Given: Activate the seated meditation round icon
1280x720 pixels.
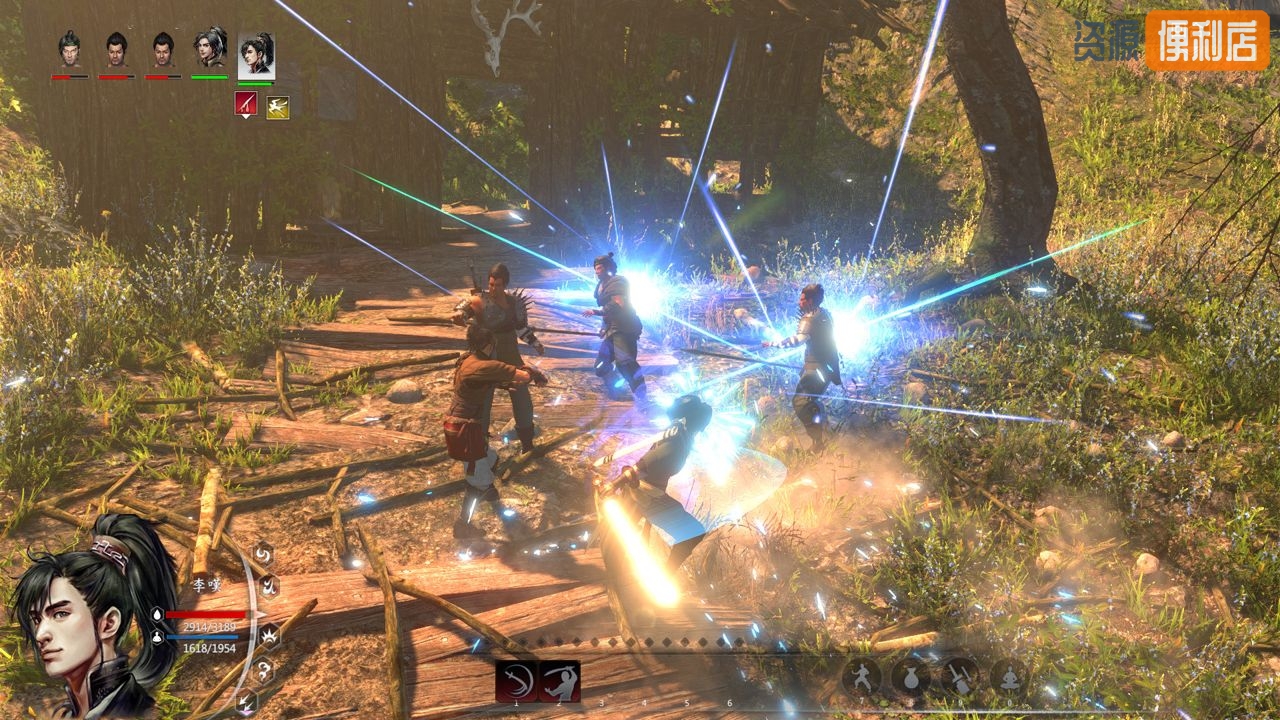Looking at the screenshot, I should click(1009, 677).
